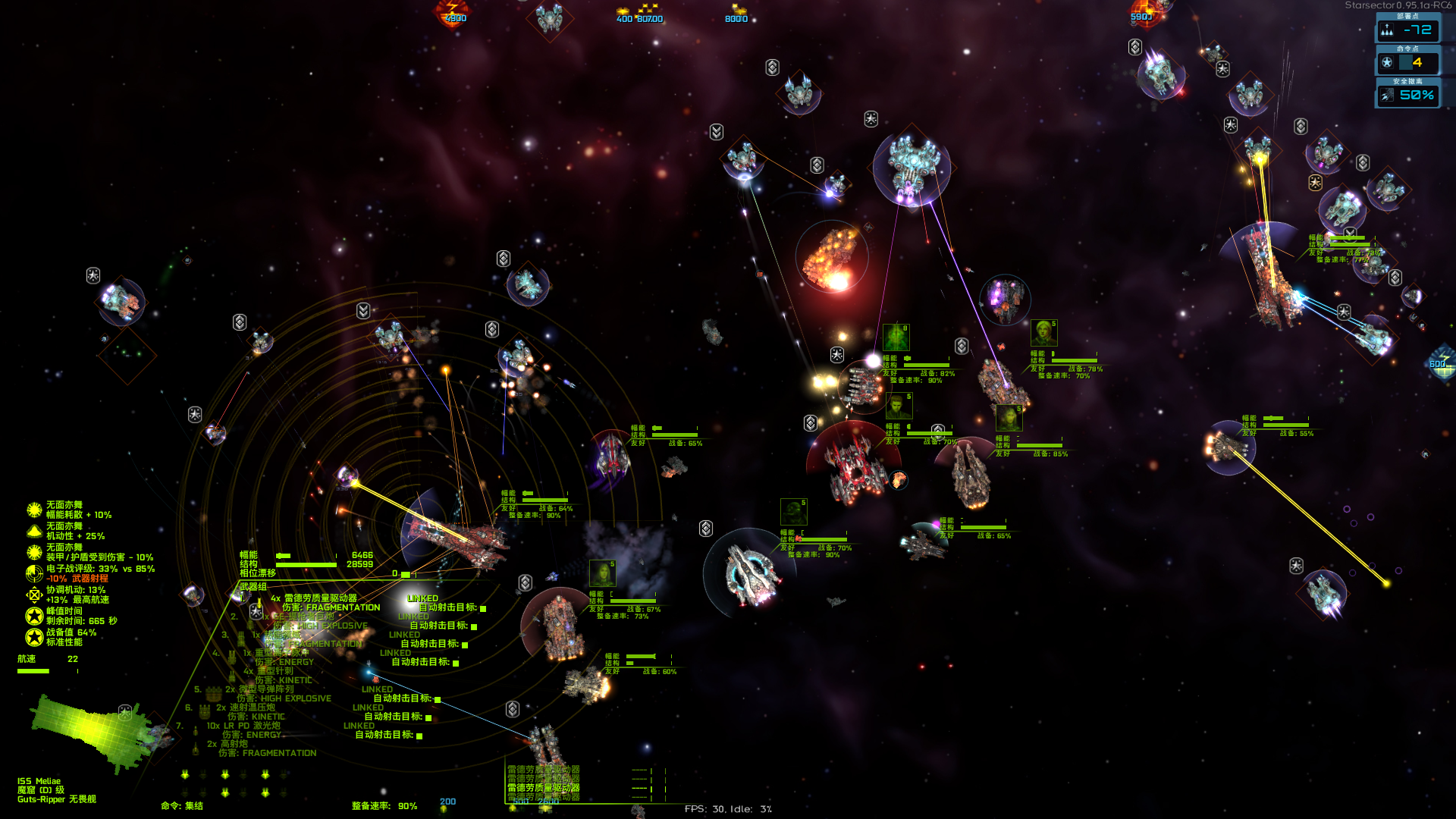Click the short-haired male officer portrait
Screen dimensions: 1456x819
899,406
